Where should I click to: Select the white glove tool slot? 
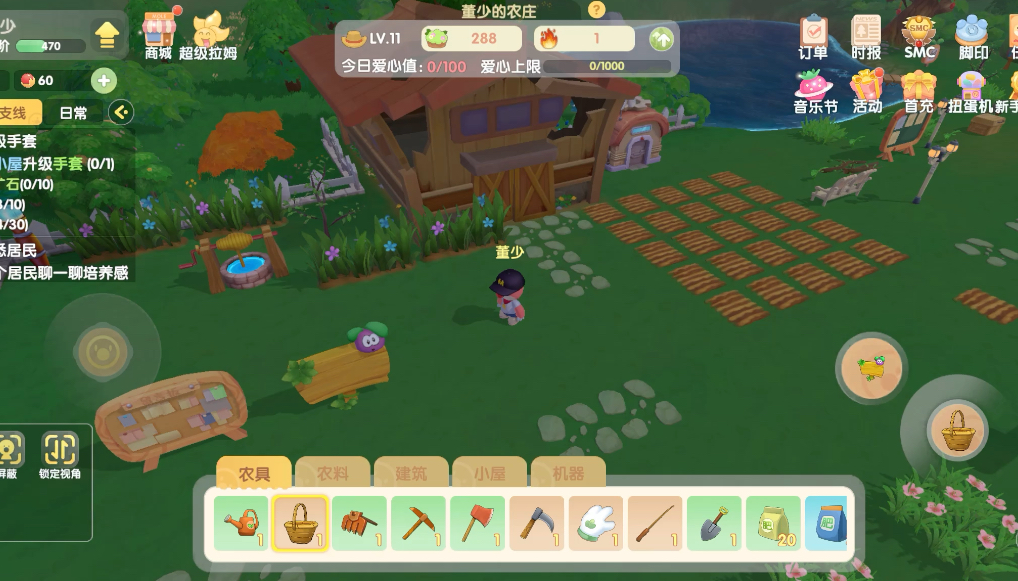pyautogui.click(x=596, y=522)
